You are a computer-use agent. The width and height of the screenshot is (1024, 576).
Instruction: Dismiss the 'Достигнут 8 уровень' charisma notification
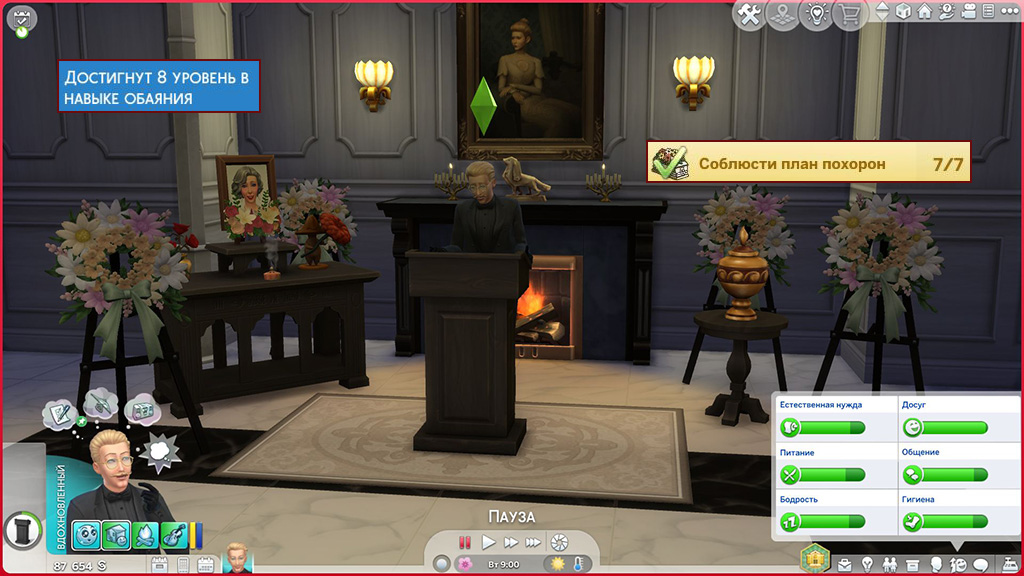pos(159,87)
